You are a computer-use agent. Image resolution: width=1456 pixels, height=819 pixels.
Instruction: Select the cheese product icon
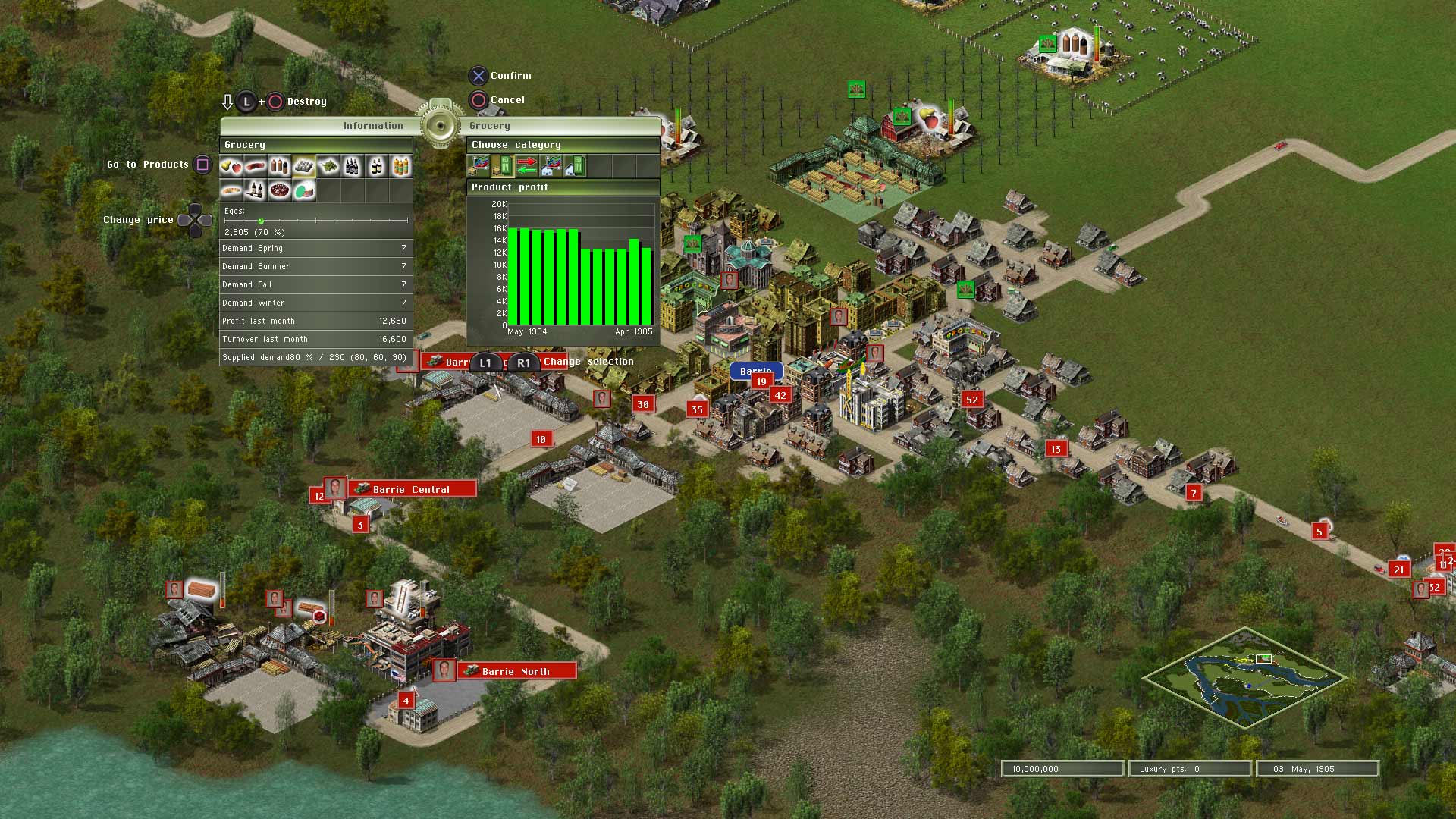[x=303, y=190]
